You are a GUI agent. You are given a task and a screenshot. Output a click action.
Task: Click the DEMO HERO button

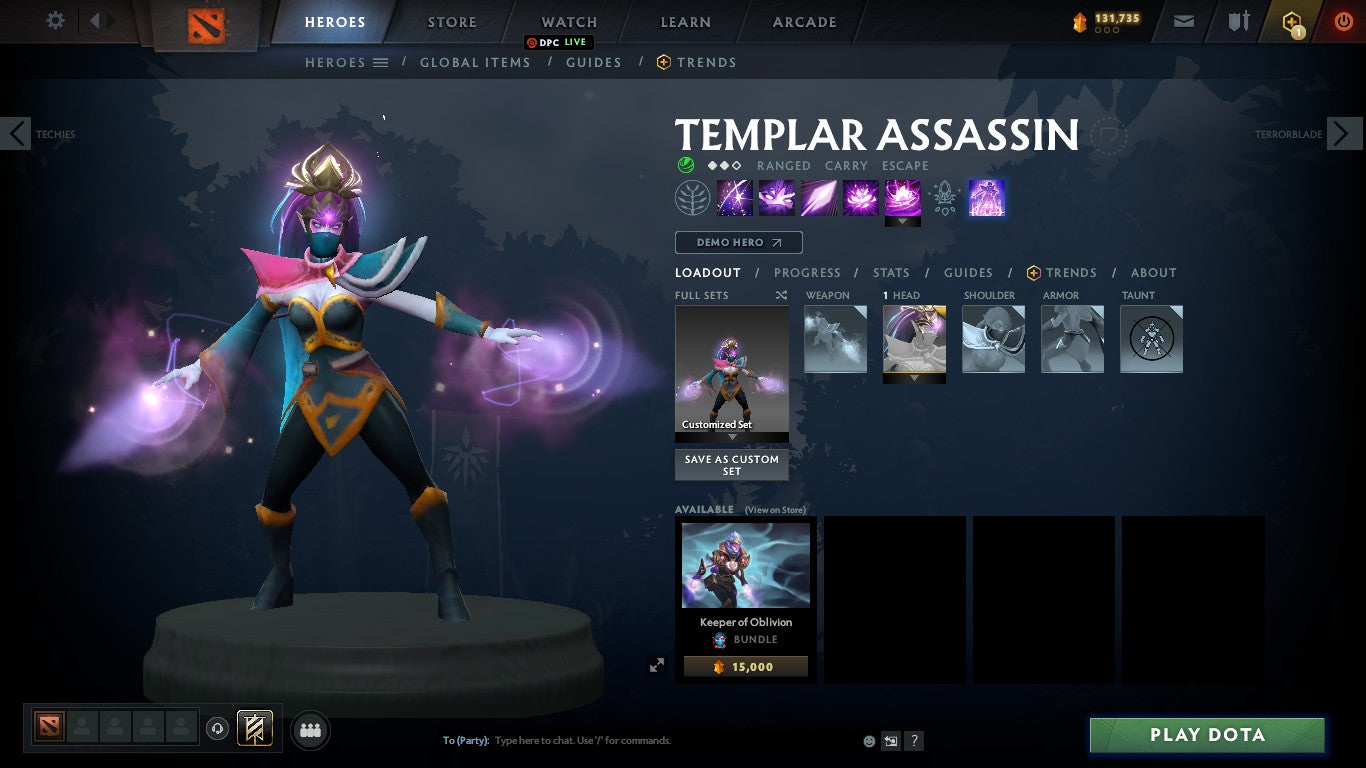tap(738, 242)
